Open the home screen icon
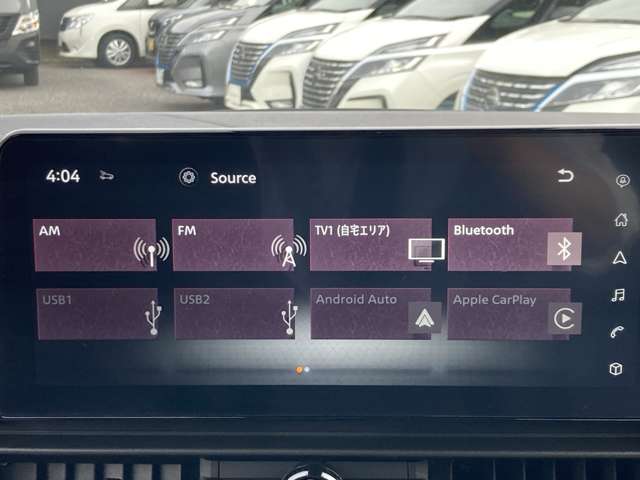Viewport: 640px width, 480px height. point(620,220)
